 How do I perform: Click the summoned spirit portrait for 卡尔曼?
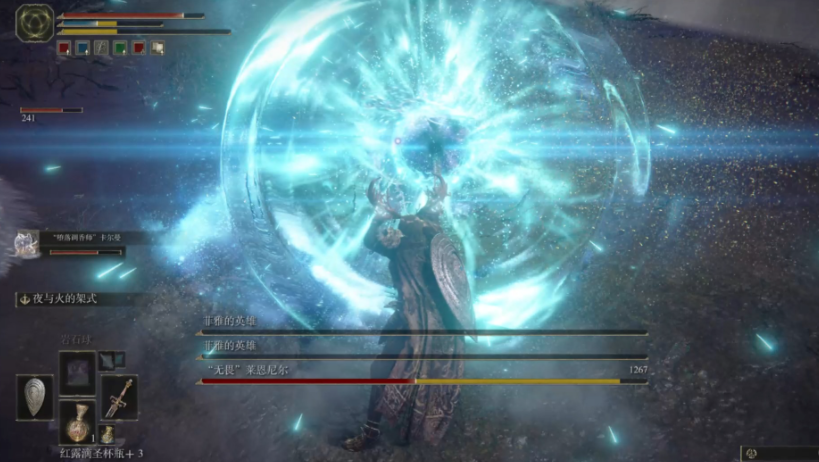pos(24,243)
